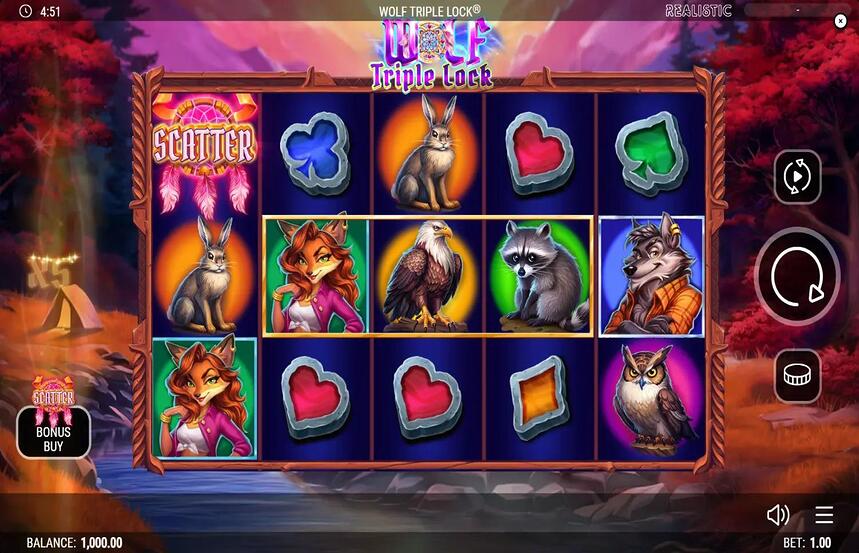Image resolution: width=859 pixels, height=553 pixels.
Task: Toggle the sound speaker icon
Action: click(777, 515)
